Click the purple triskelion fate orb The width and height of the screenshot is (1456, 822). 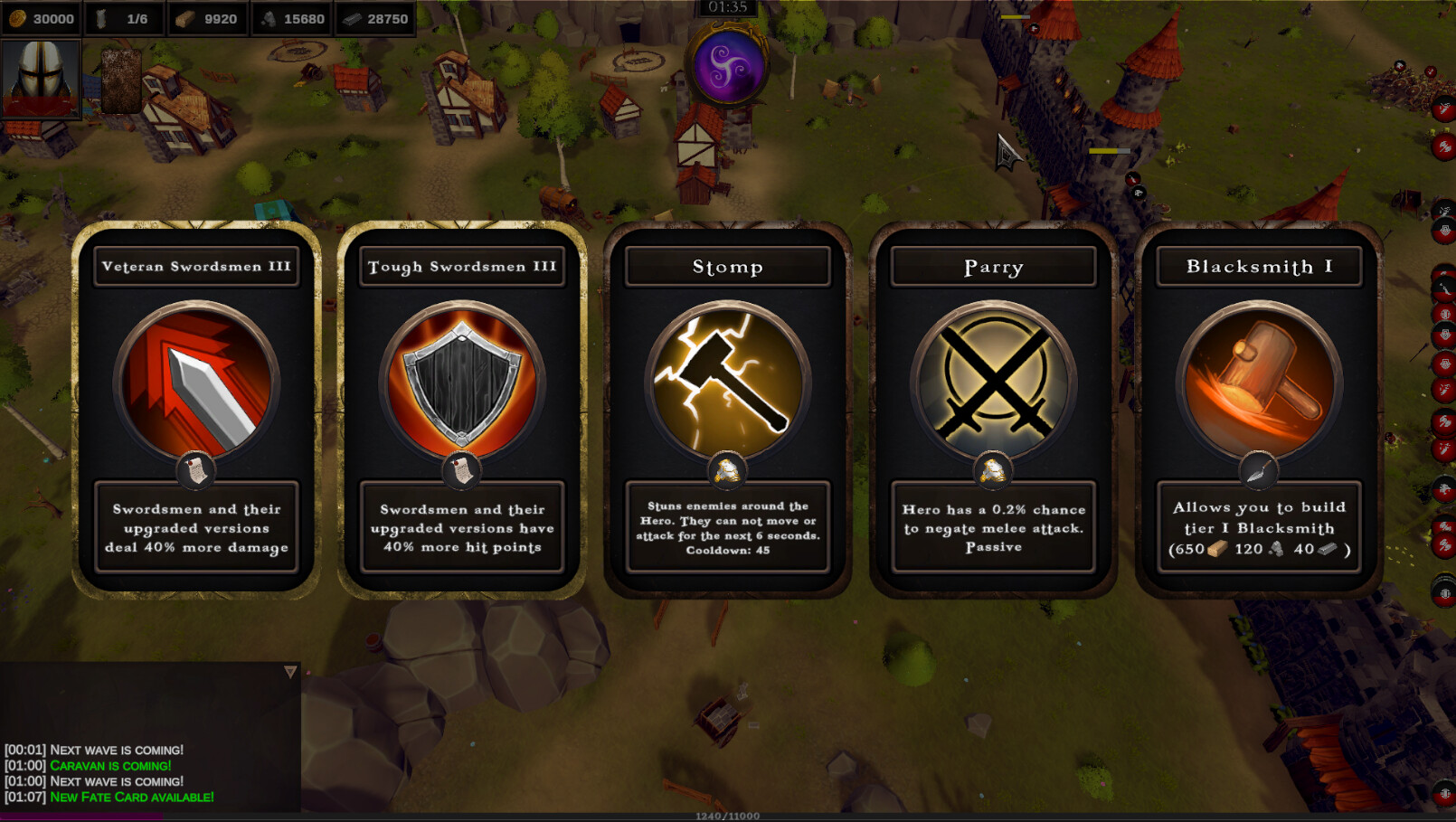727,66
